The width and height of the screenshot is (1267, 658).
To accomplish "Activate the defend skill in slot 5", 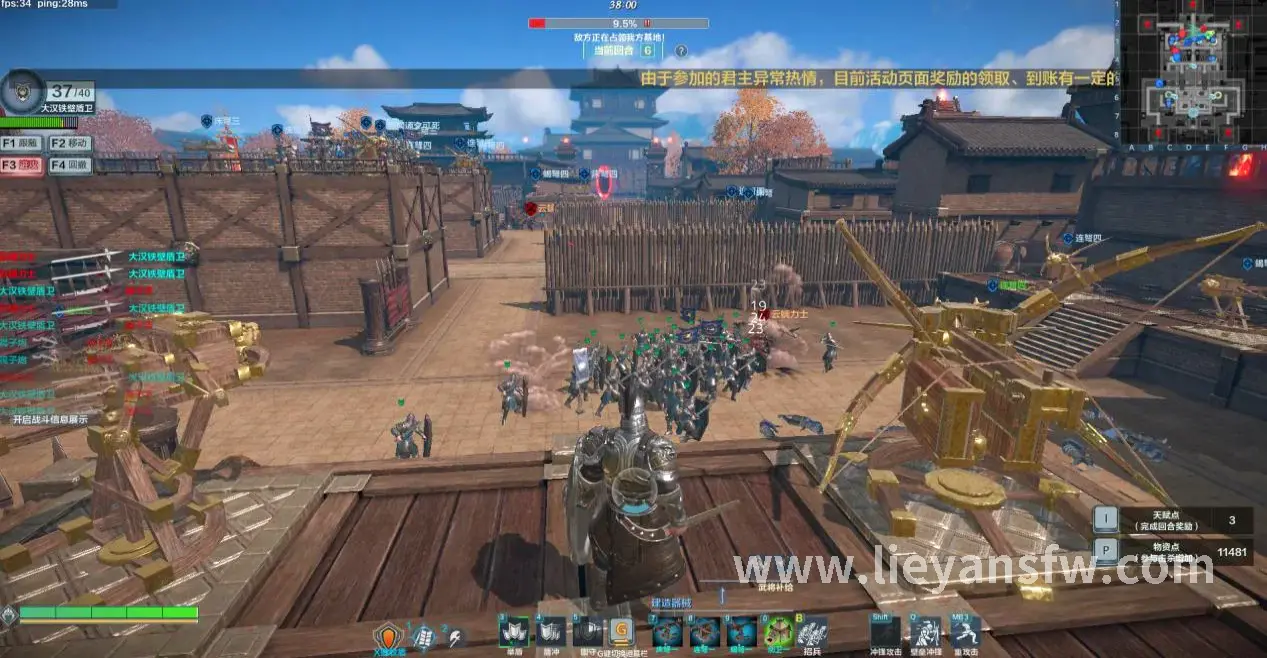I will (x=586, y=632).
